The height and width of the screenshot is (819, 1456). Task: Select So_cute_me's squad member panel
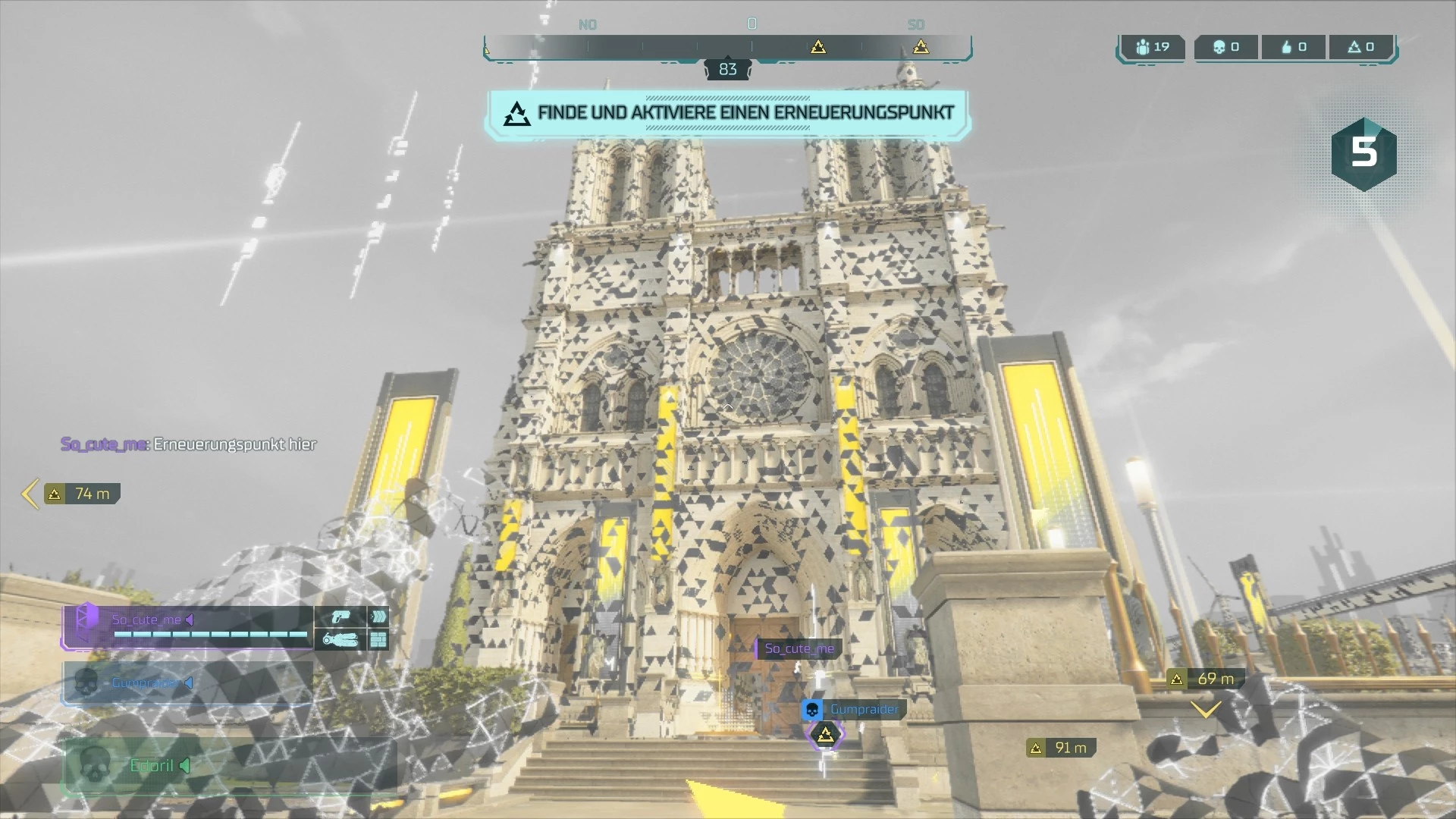click(x=187, y=627)
